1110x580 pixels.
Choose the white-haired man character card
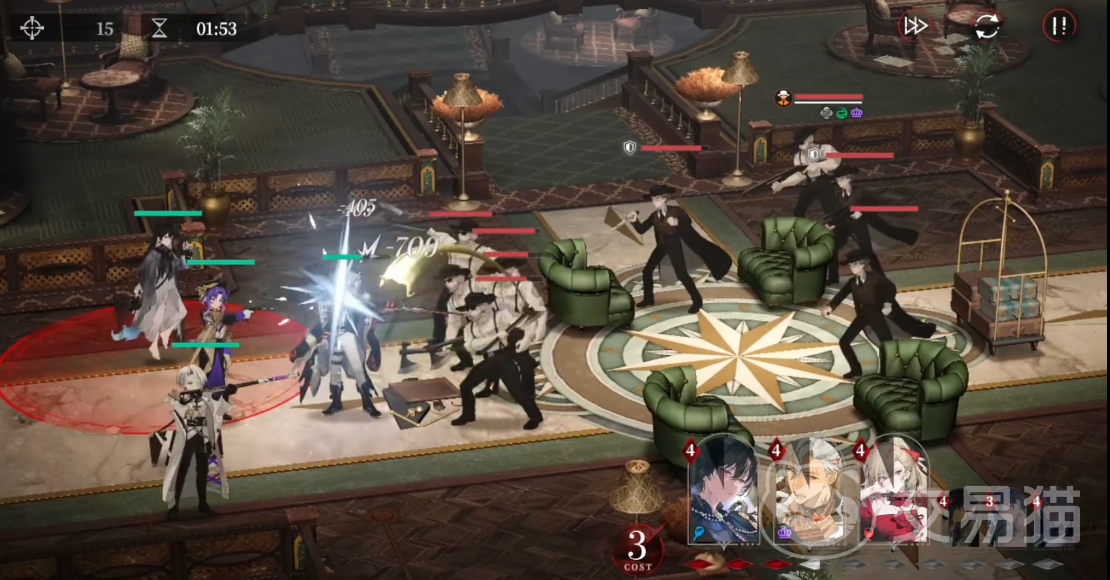point(811,491)
